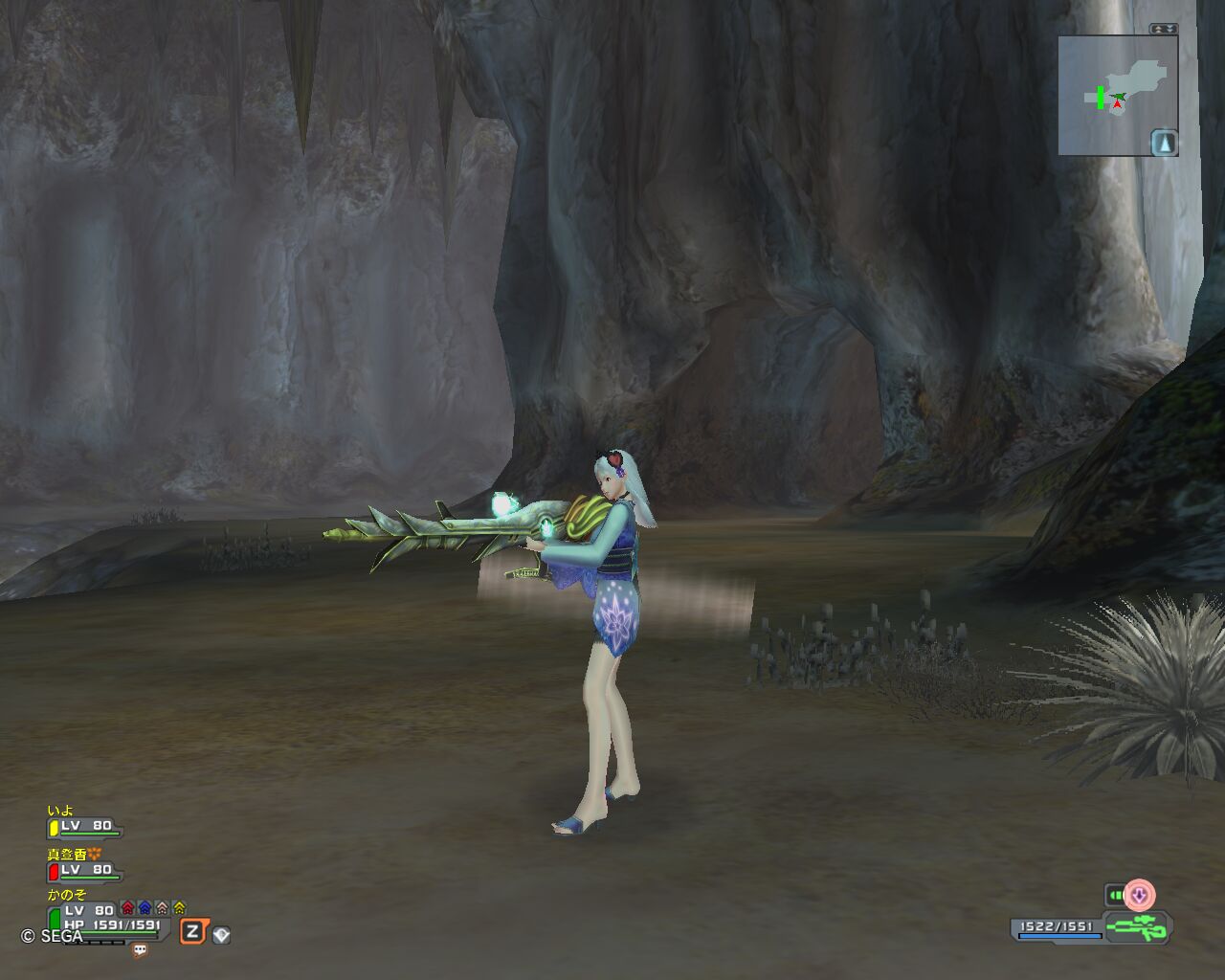1225x980 pixels.
Task: Click the cave minimap
Action: (x=1110, y=96)
